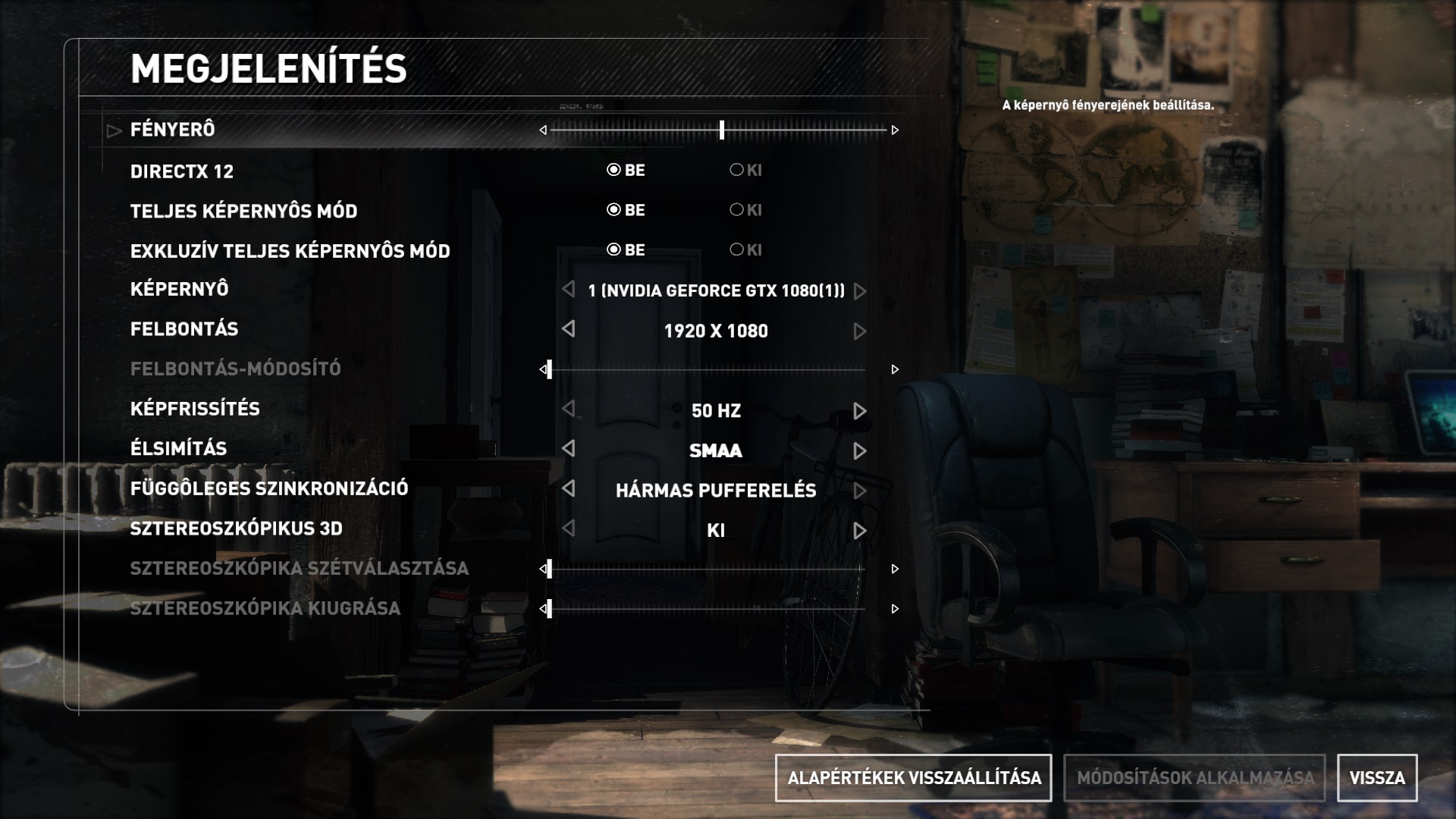Switch Élsimítás to the previous anti-aliasing option
The width and height of the screenshot is (1456, 819).
point(569,449)
